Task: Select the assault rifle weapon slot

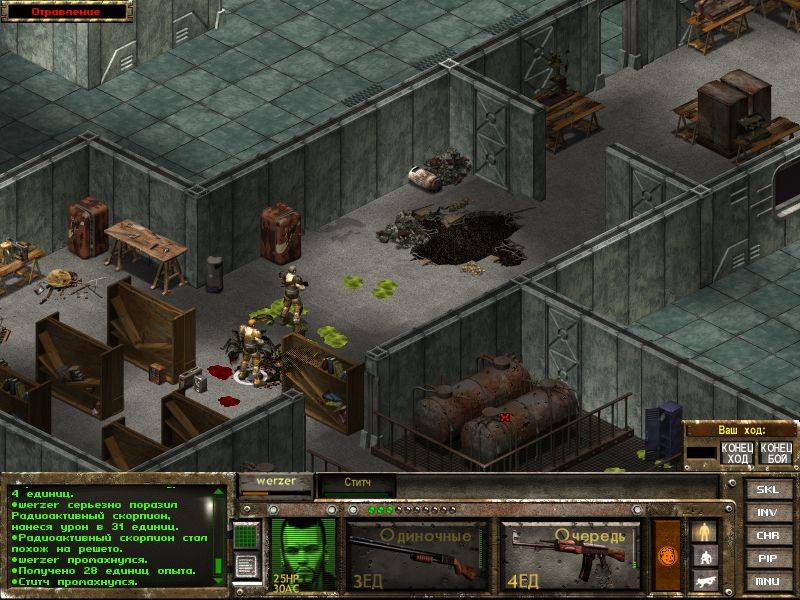Action: (x=571, y=555)
